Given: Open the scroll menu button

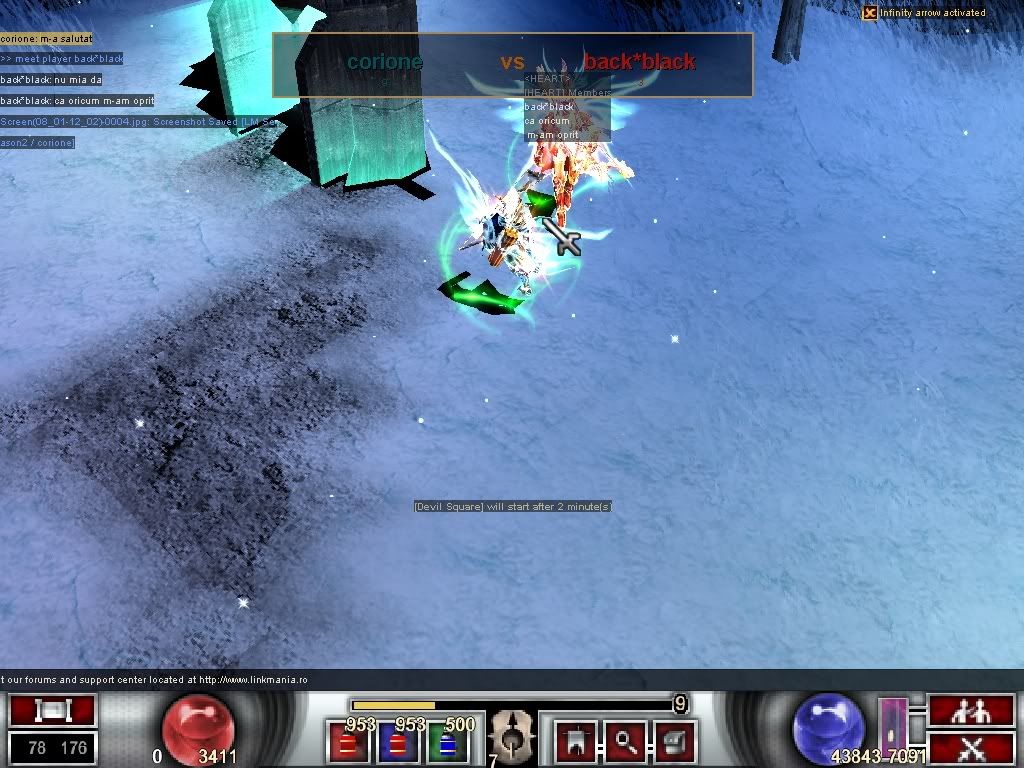Looking at the screenshot, I should [x=52, y=711].
